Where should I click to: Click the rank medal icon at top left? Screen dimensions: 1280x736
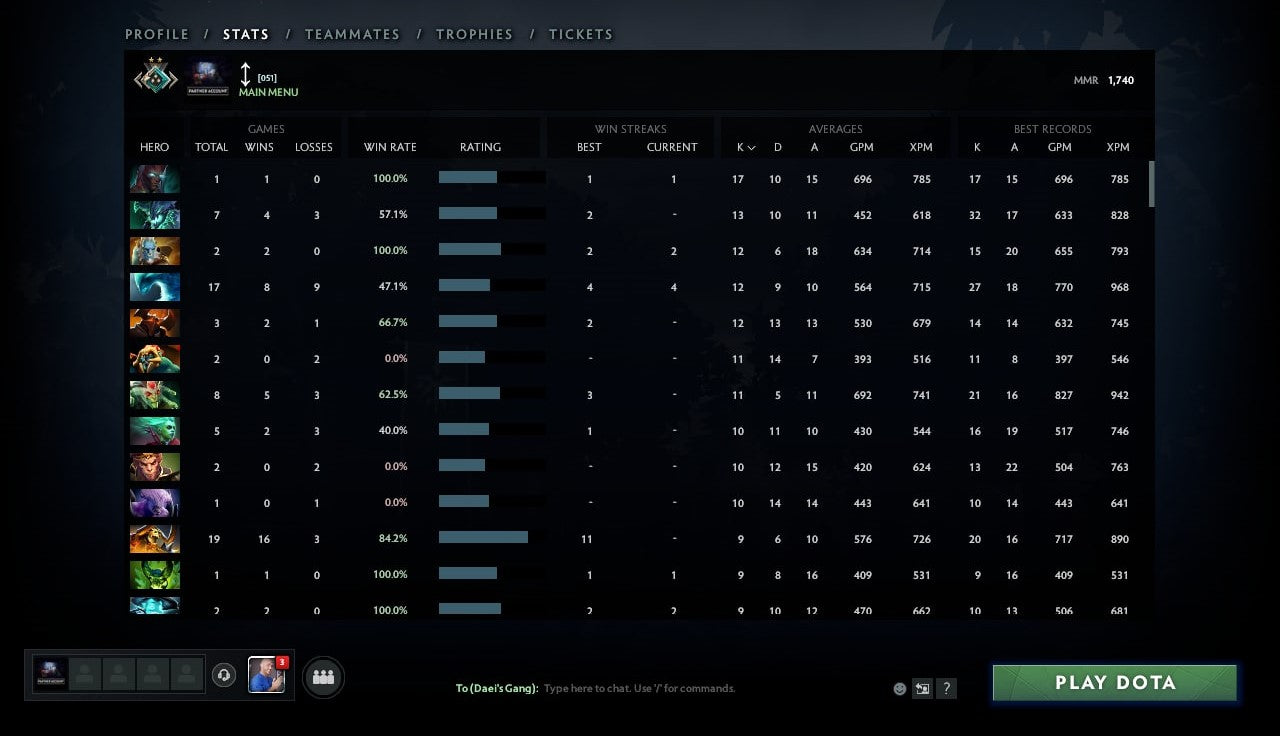coord(155,78)
